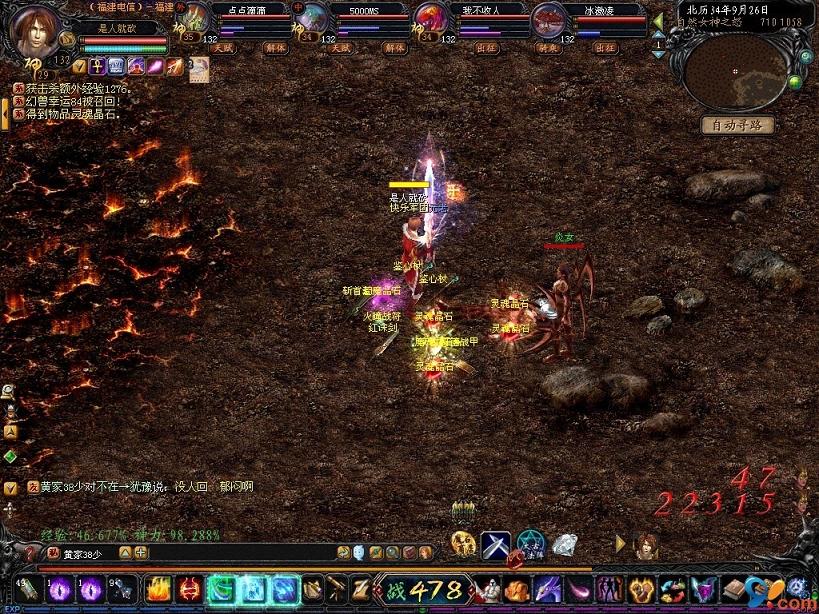Select party member 点点滴滴 portrait
819x614 pixels.
coord(198,18)
